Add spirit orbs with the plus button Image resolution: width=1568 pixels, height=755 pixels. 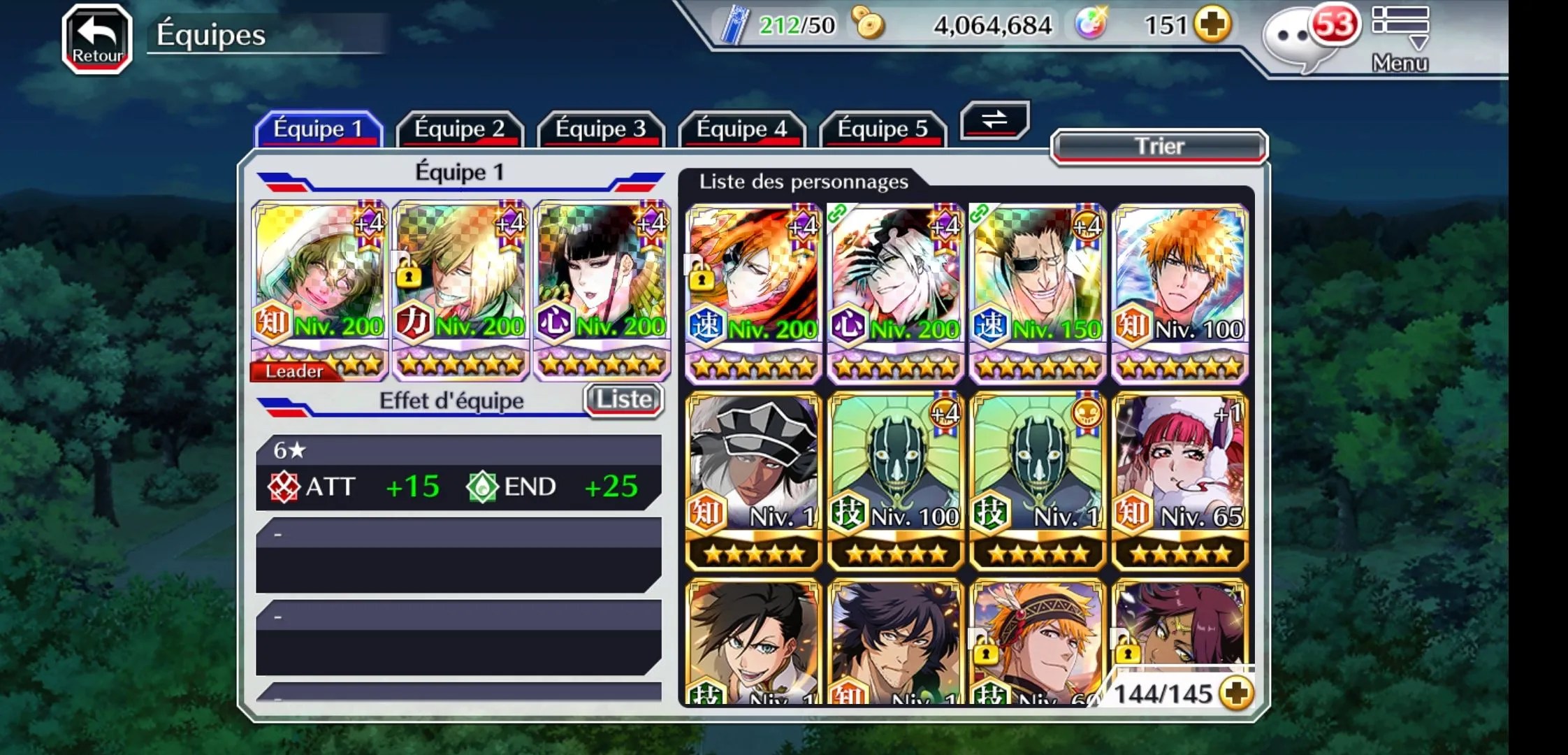coord(1212,25)
